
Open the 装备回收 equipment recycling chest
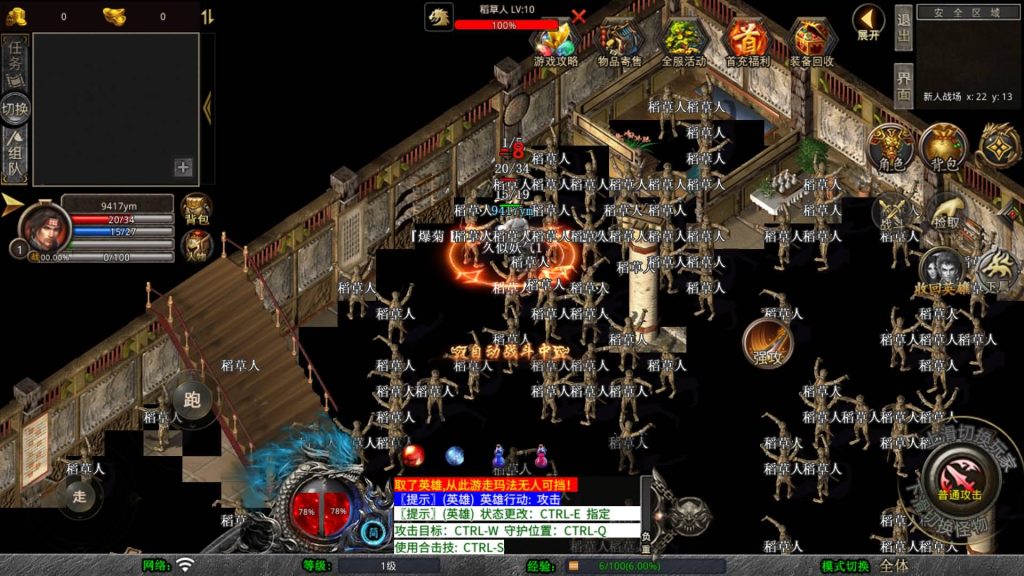click(812, 44)
